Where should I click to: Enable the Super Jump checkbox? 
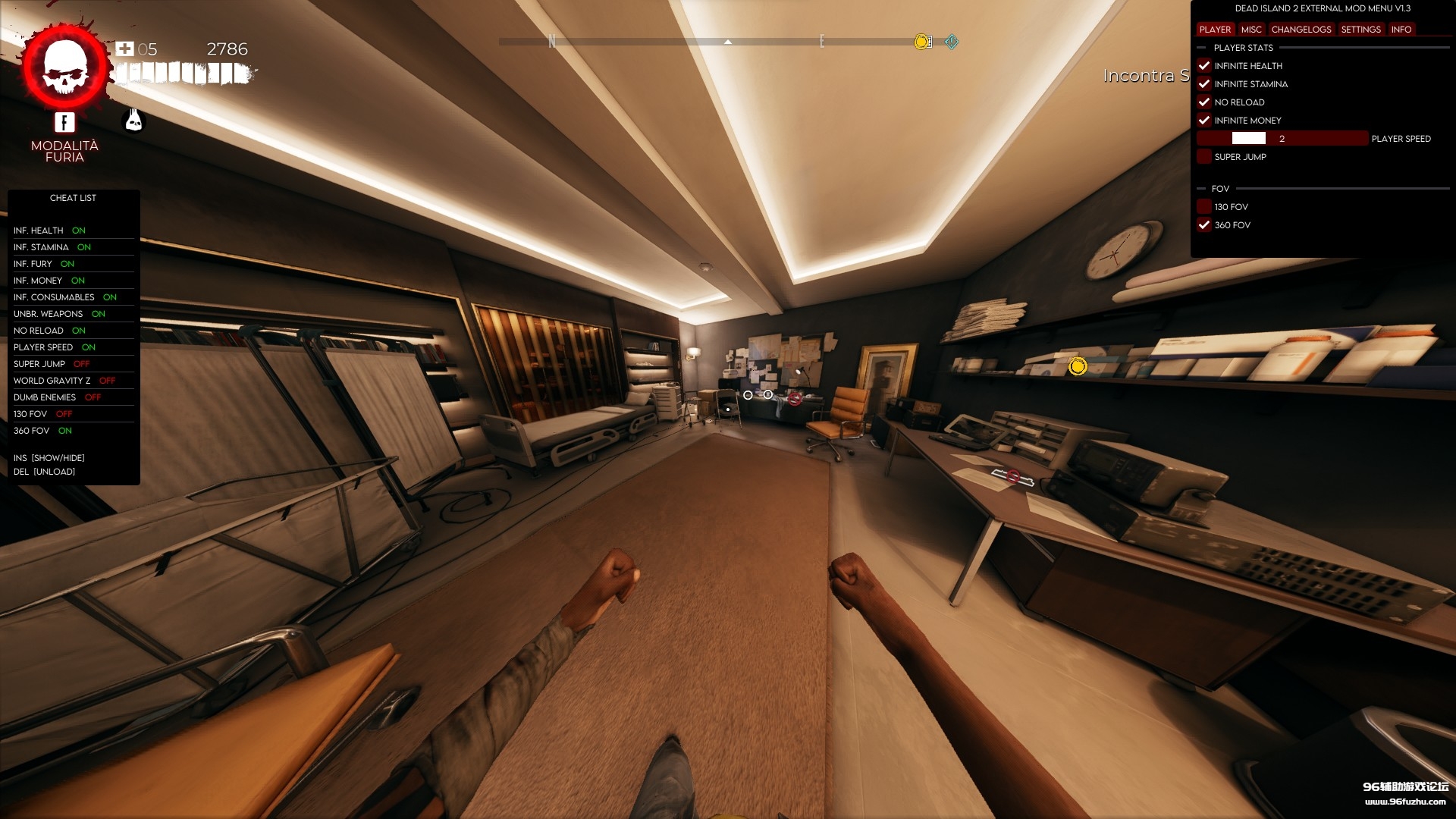[x=1204, y=156]
